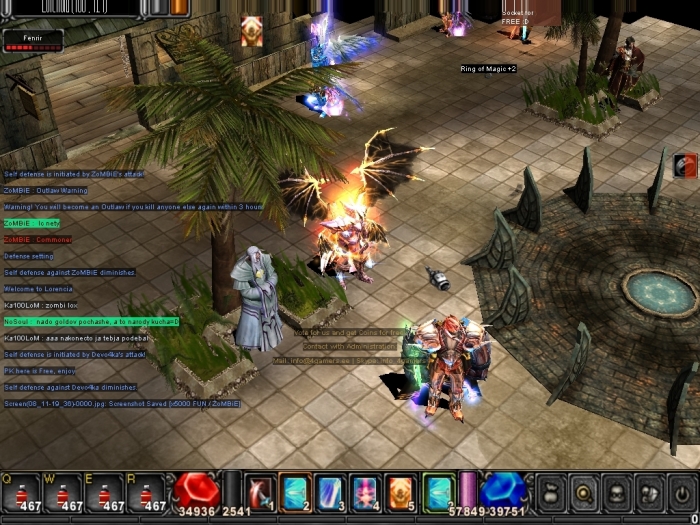This screenshot has height=525, width=700.
Task: Open the menu button left of the power icon
Action: pyautogui.click(x=649, y=493)
